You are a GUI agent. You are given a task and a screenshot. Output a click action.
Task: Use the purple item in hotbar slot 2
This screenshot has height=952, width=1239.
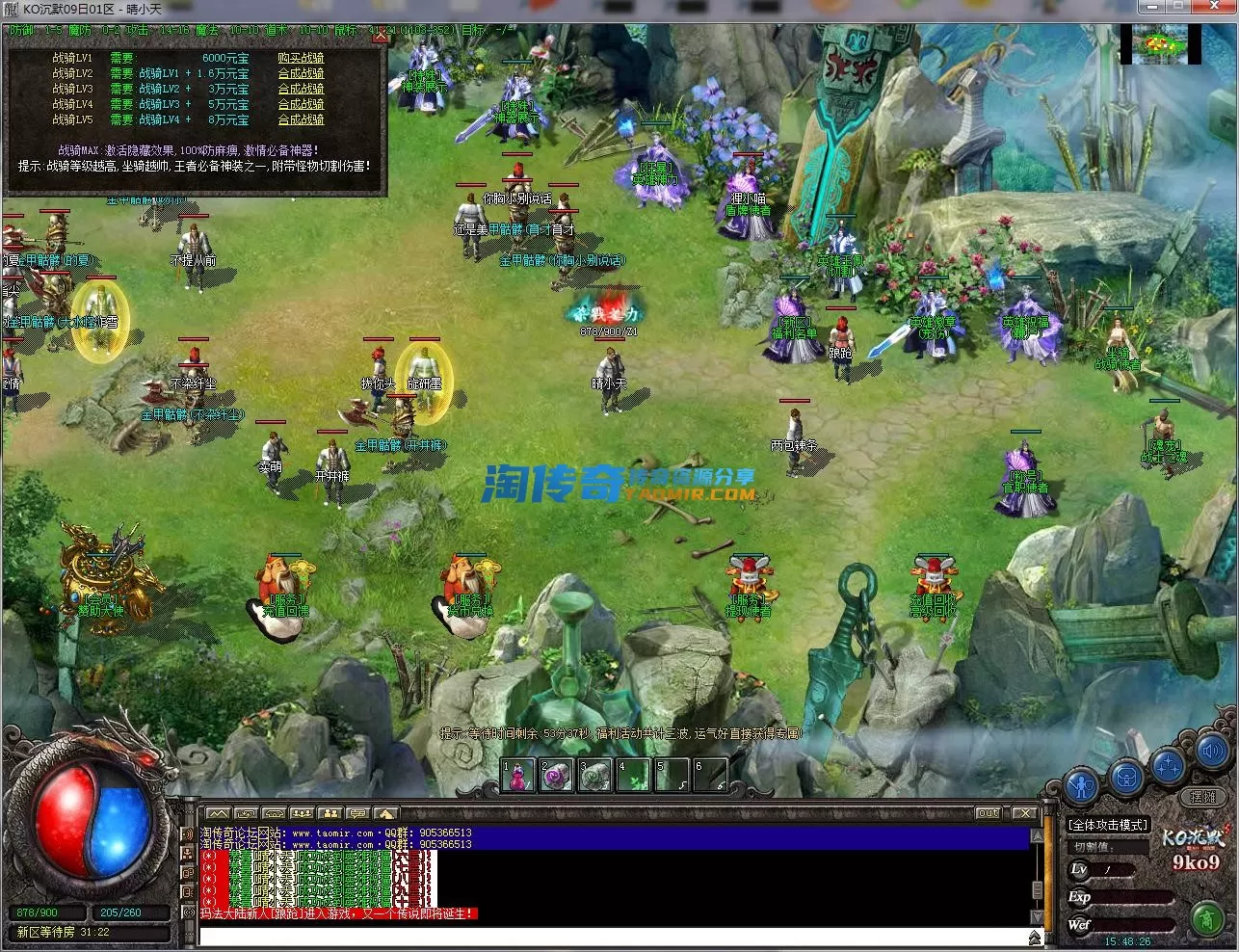pos(557,776)
